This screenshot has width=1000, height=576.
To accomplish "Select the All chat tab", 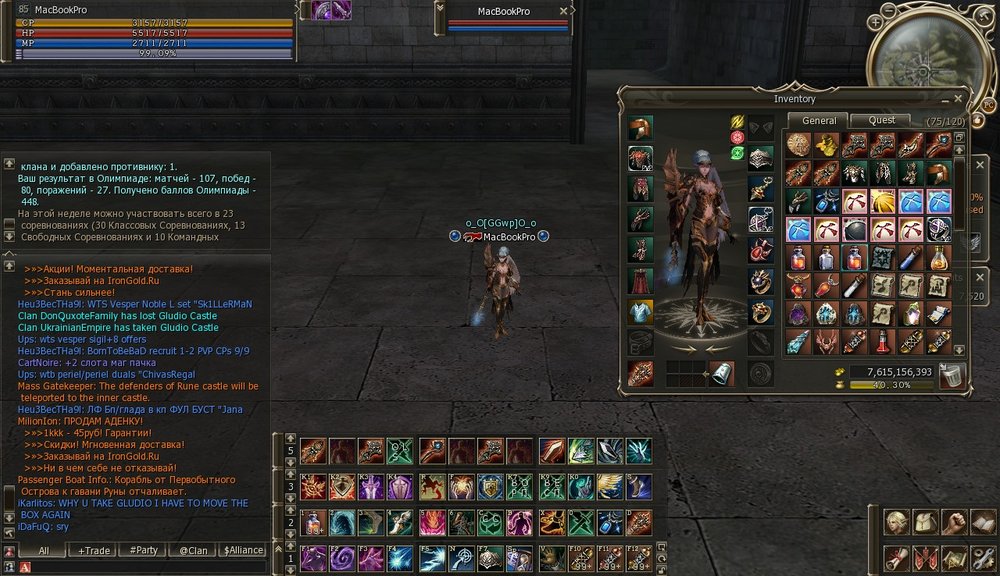I will coord(44,550).
